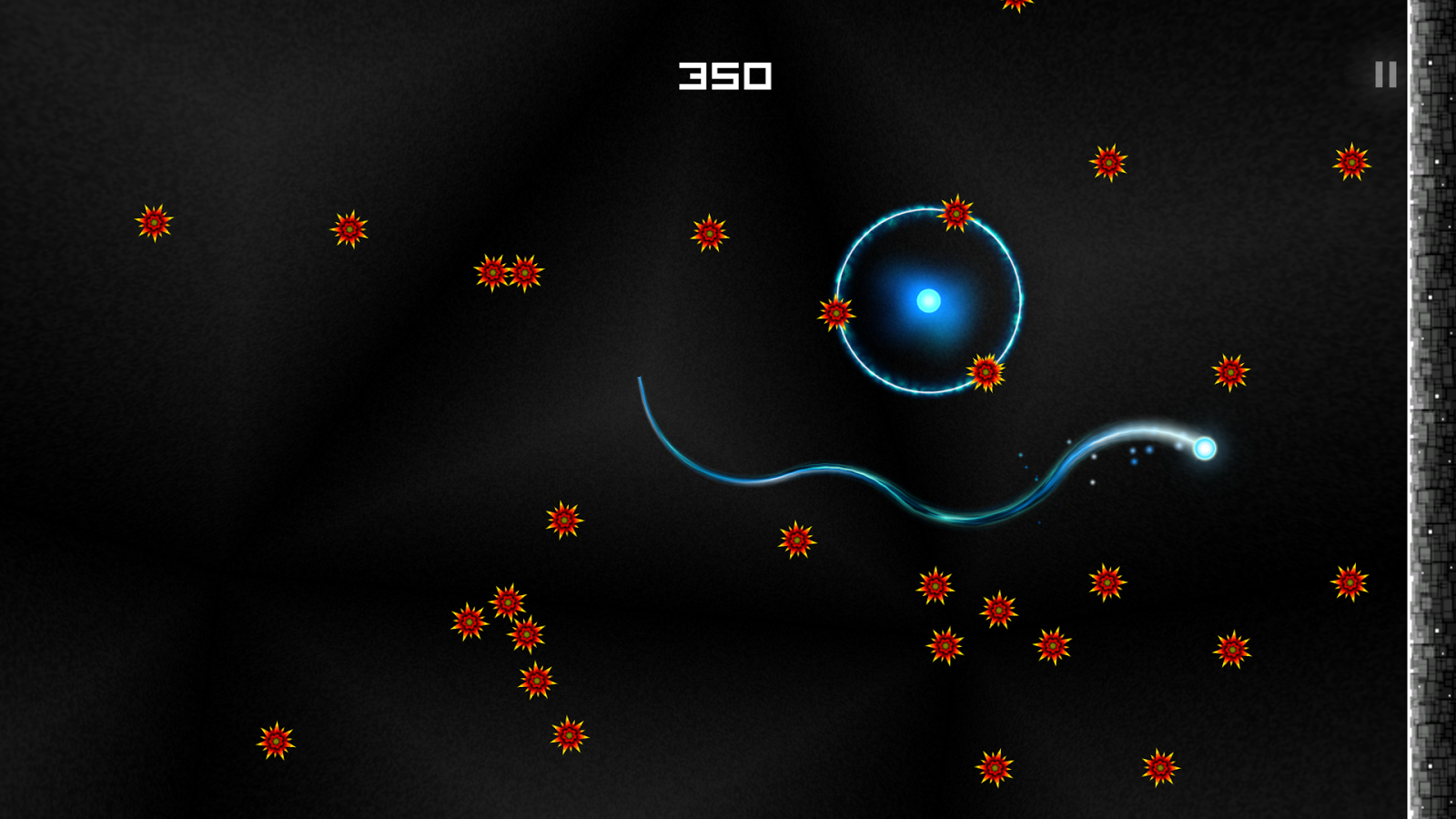Select the mine on the circle's left edge

[834, 310]
